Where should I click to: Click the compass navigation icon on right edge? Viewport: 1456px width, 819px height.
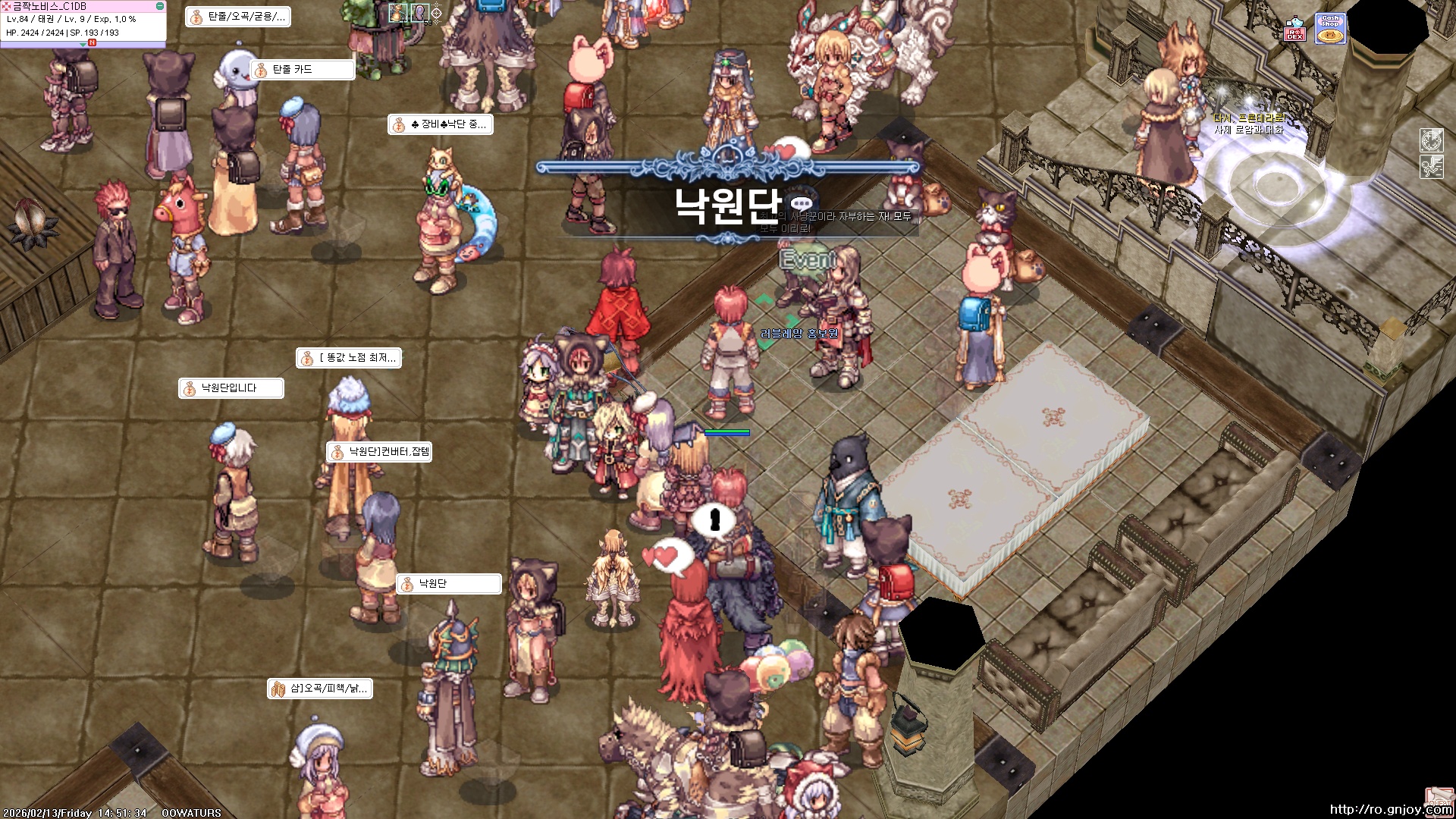(x=1430, y=140)
